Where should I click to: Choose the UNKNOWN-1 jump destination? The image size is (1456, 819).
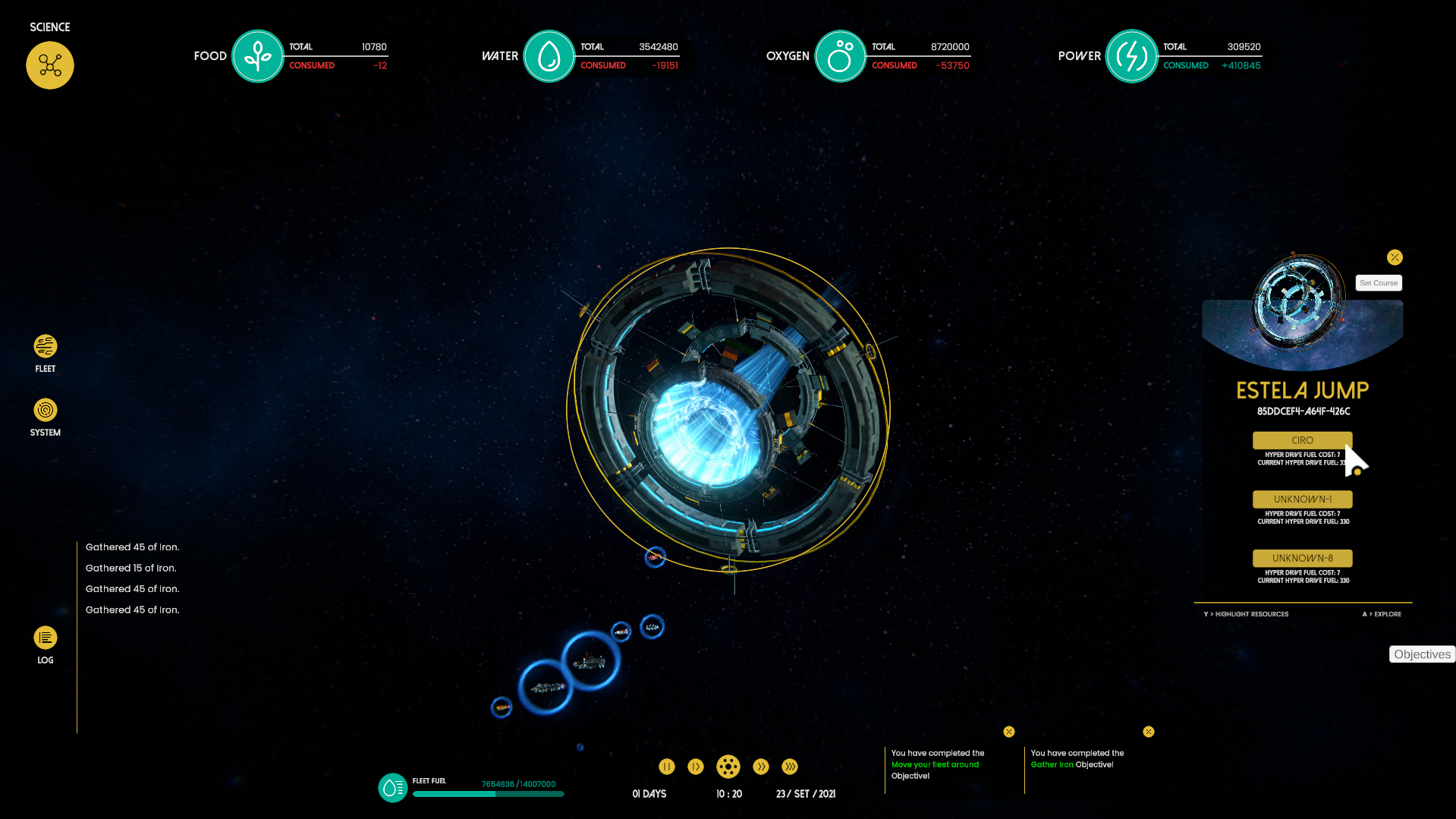pos(1302,499)
